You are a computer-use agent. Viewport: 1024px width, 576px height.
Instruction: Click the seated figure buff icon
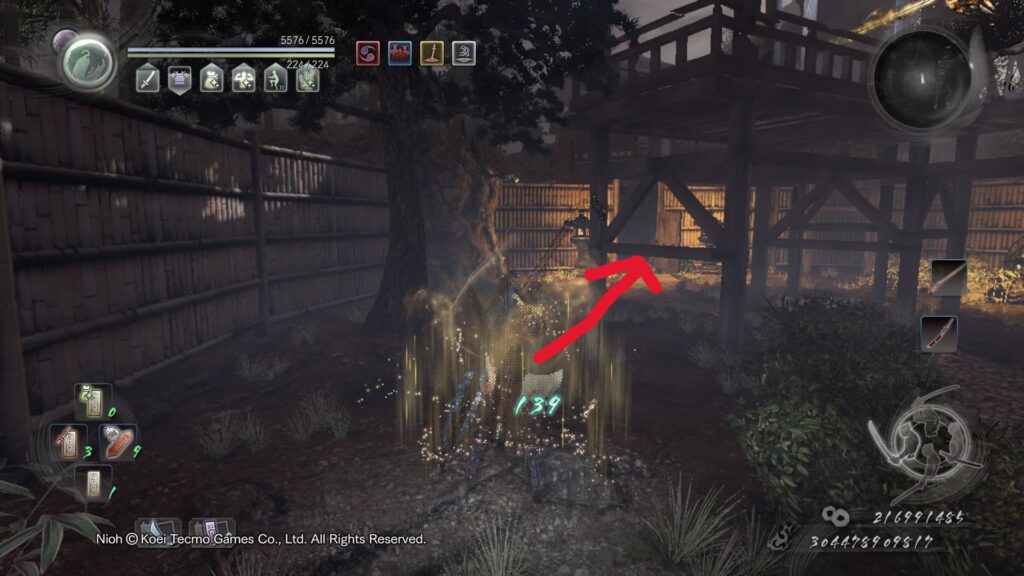point(275,79)
